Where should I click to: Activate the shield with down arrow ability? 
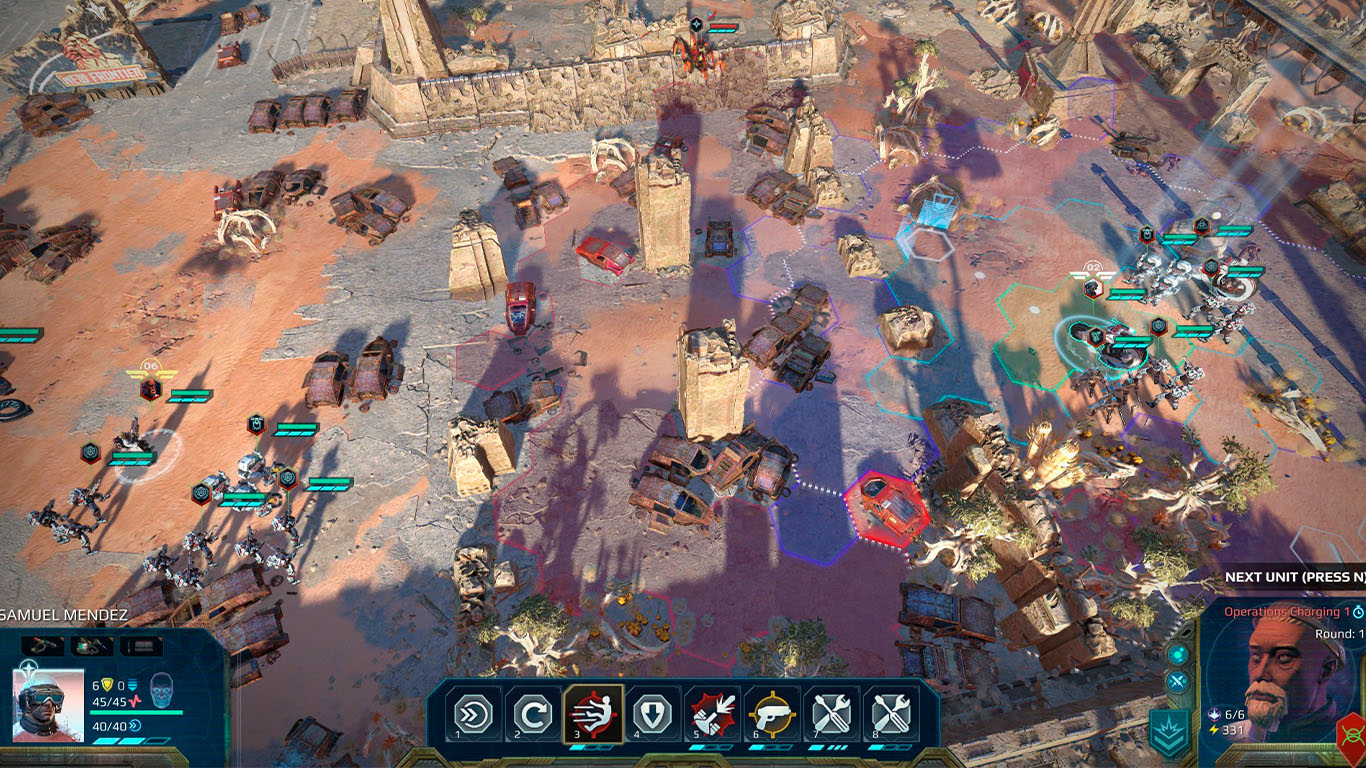[651, 714]
